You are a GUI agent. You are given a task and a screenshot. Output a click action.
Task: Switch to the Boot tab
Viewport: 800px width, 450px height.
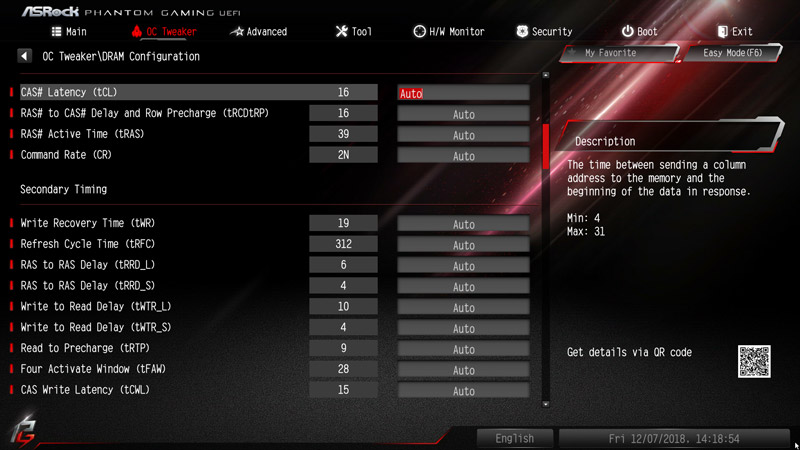(639, 31)
